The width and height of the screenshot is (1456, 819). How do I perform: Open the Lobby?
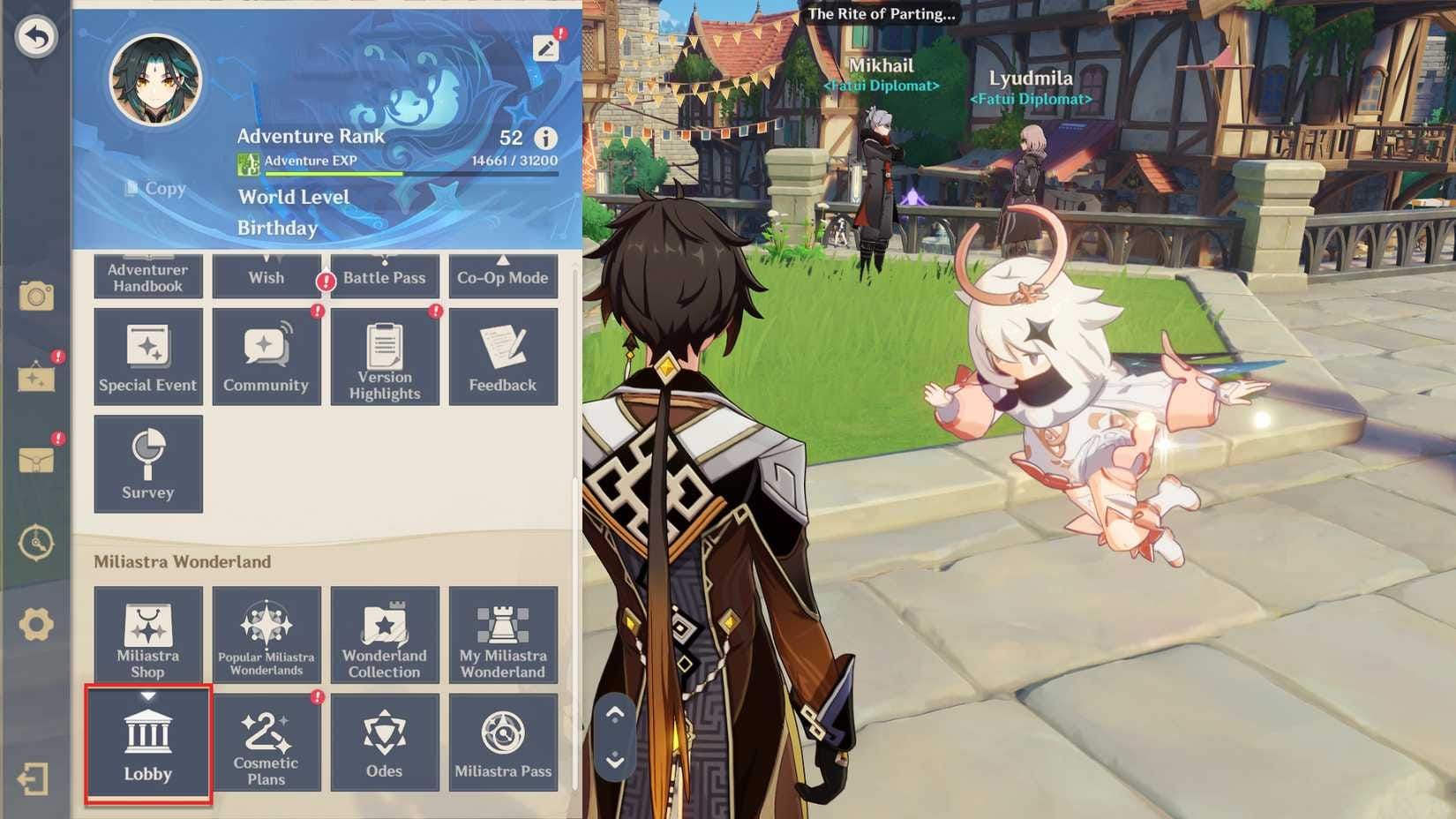pyautogui.click(x=147, y=741)
